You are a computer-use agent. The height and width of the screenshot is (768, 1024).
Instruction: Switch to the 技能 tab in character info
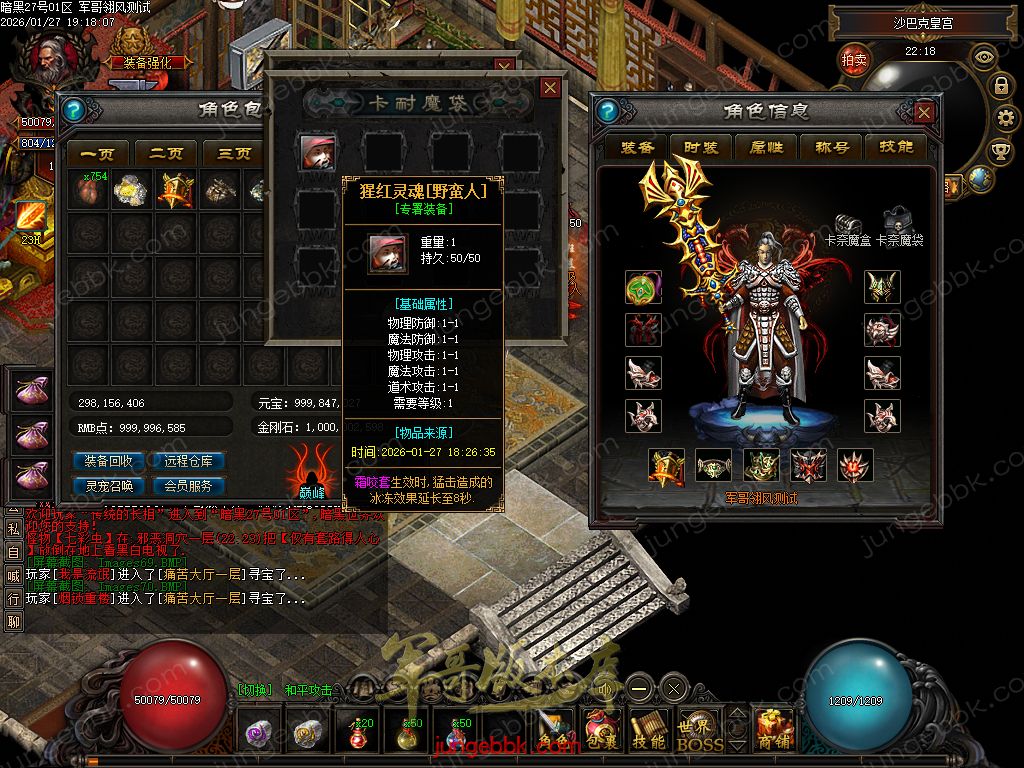click(x=896, y=148)
